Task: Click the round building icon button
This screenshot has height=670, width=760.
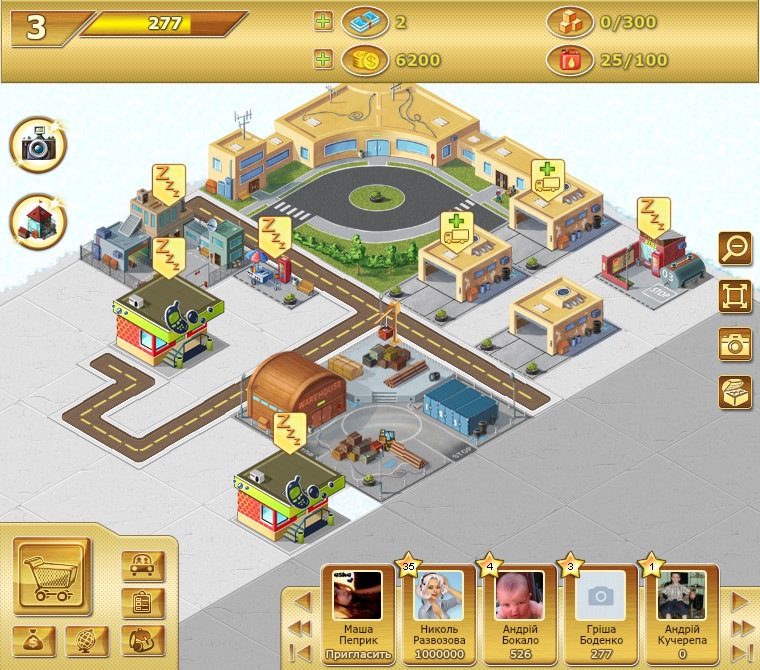Action: (x=39, y=221)
